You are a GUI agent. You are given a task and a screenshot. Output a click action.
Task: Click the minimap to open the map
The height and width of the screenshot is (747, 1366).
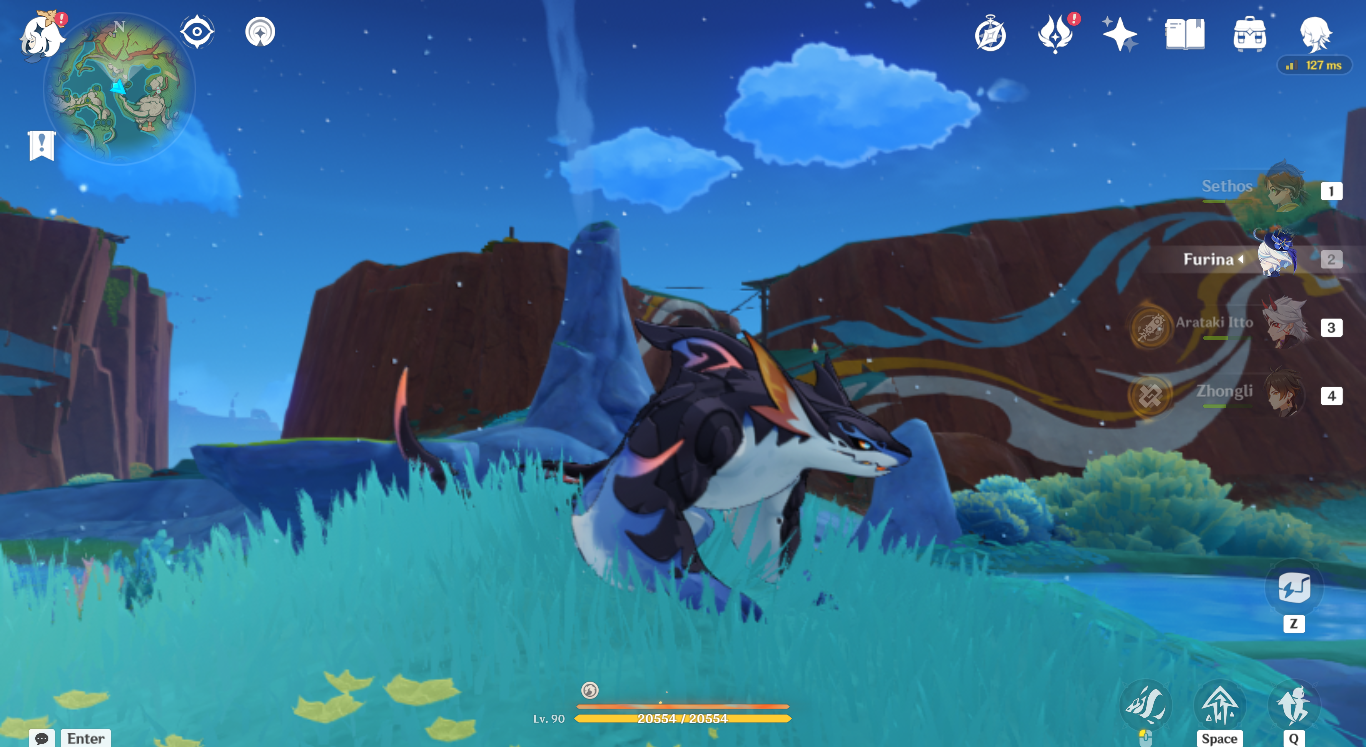117,88
